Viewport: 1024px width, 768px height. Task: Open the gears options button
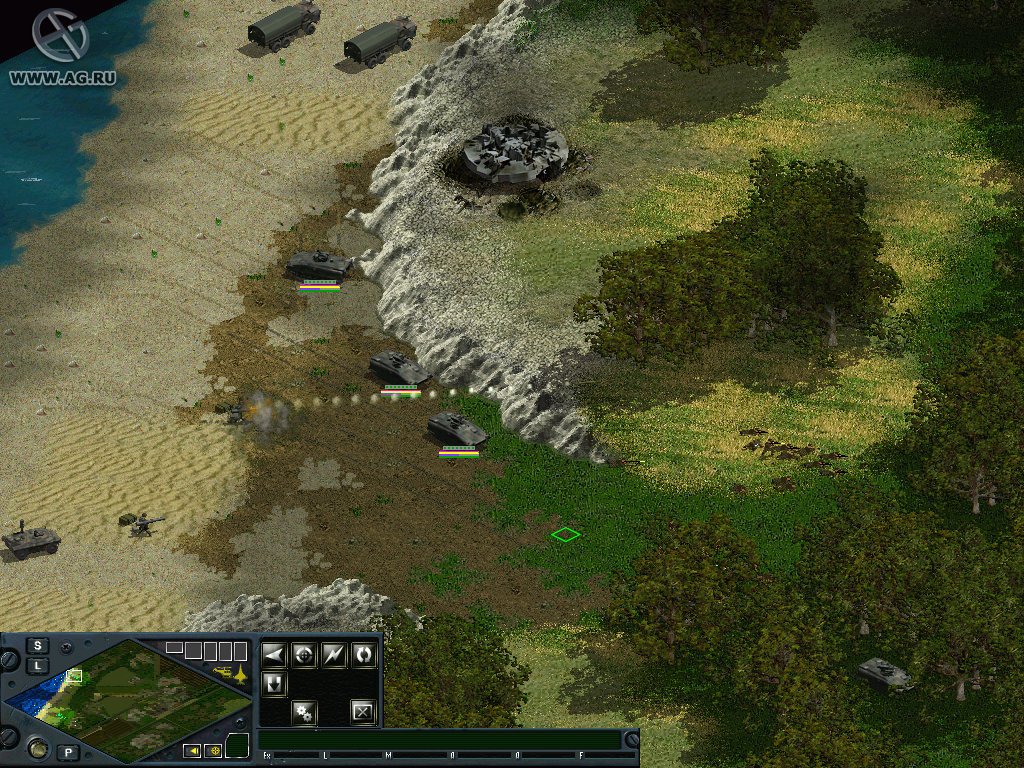[304, 712]
